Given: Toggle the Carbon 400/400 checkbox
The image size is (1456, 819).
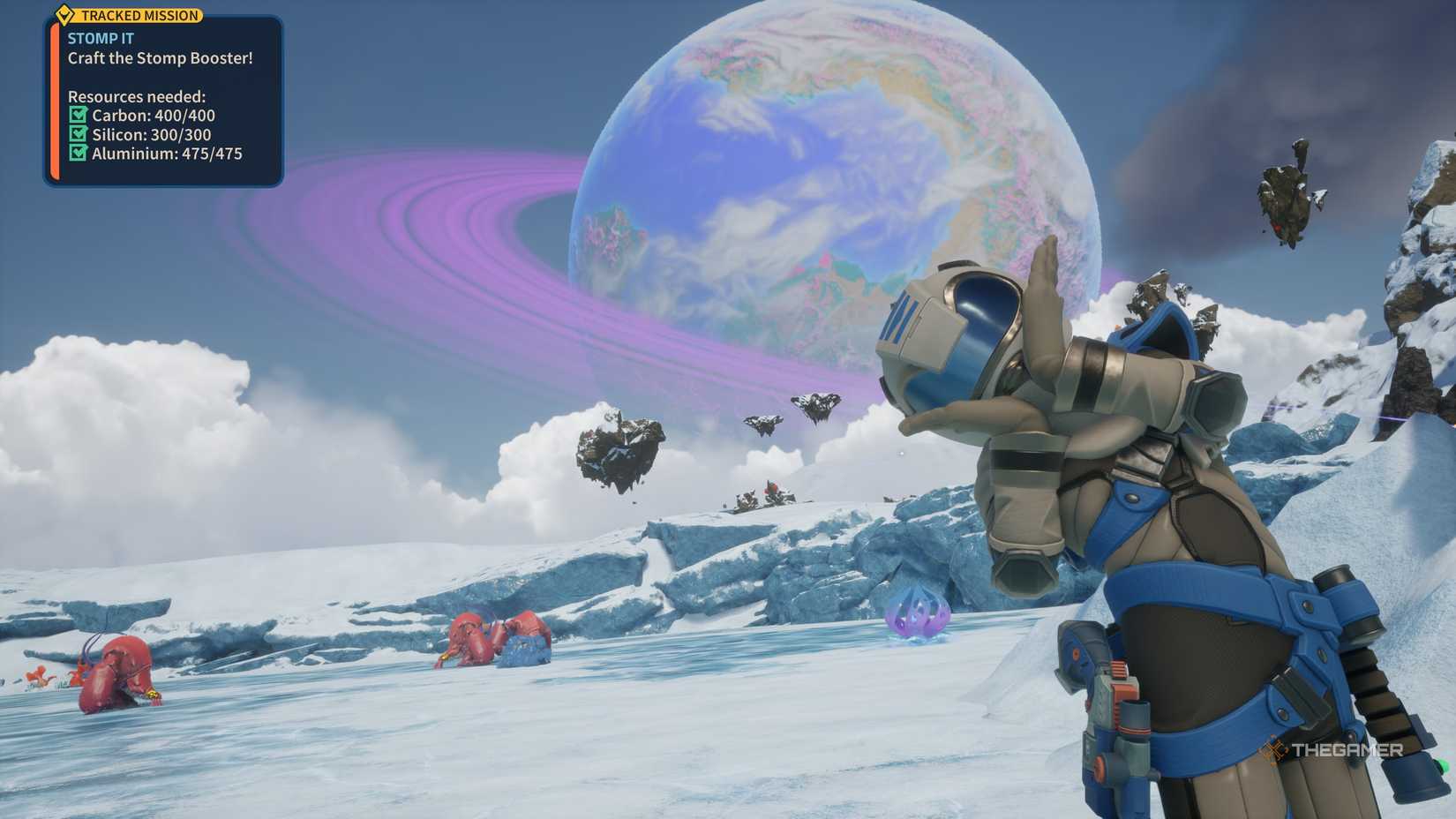Looking at the screenshot, I should tap(79, 116).
